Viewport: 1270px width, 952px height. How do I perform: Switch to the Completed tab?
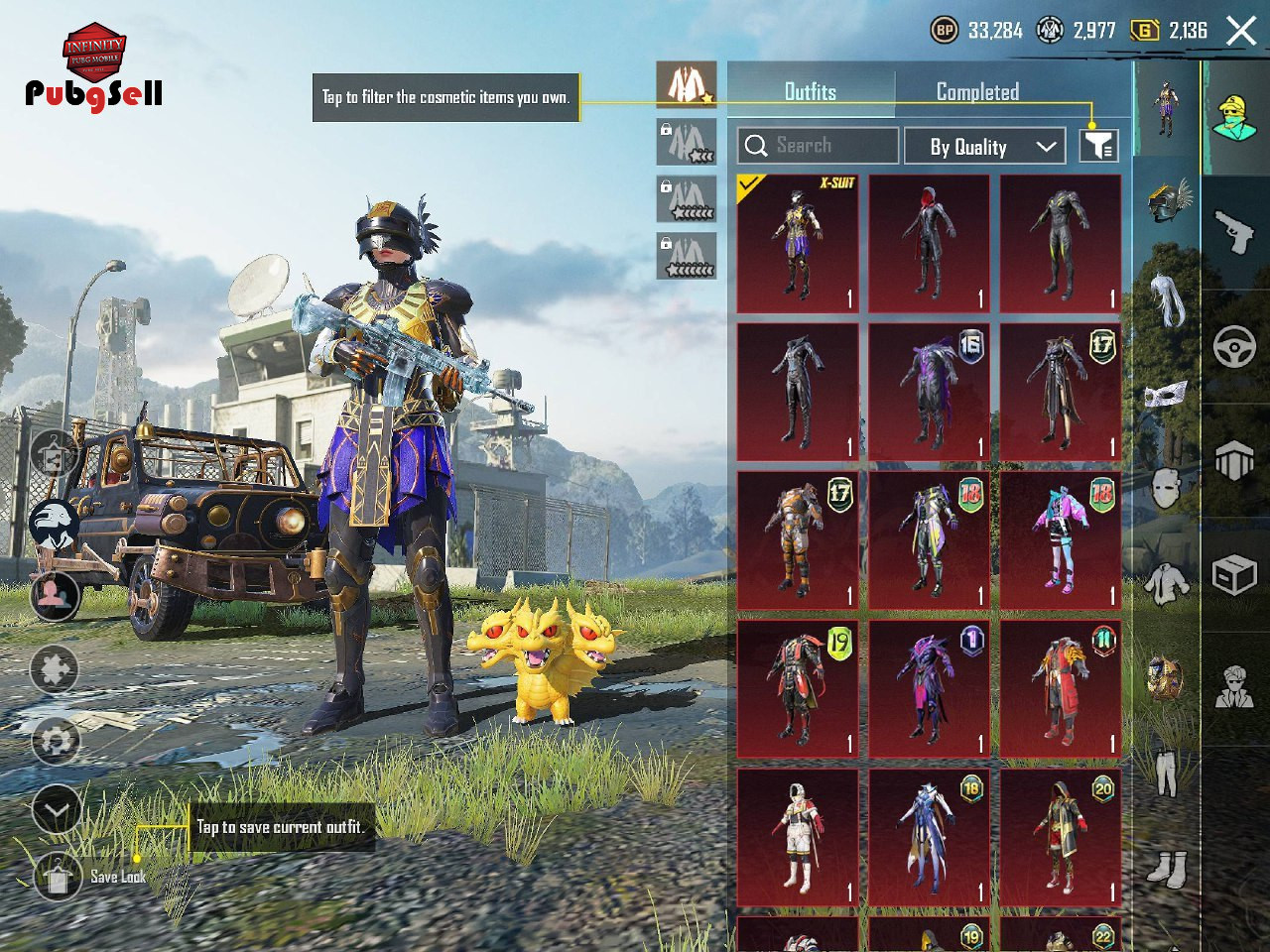tap(977, 92)
